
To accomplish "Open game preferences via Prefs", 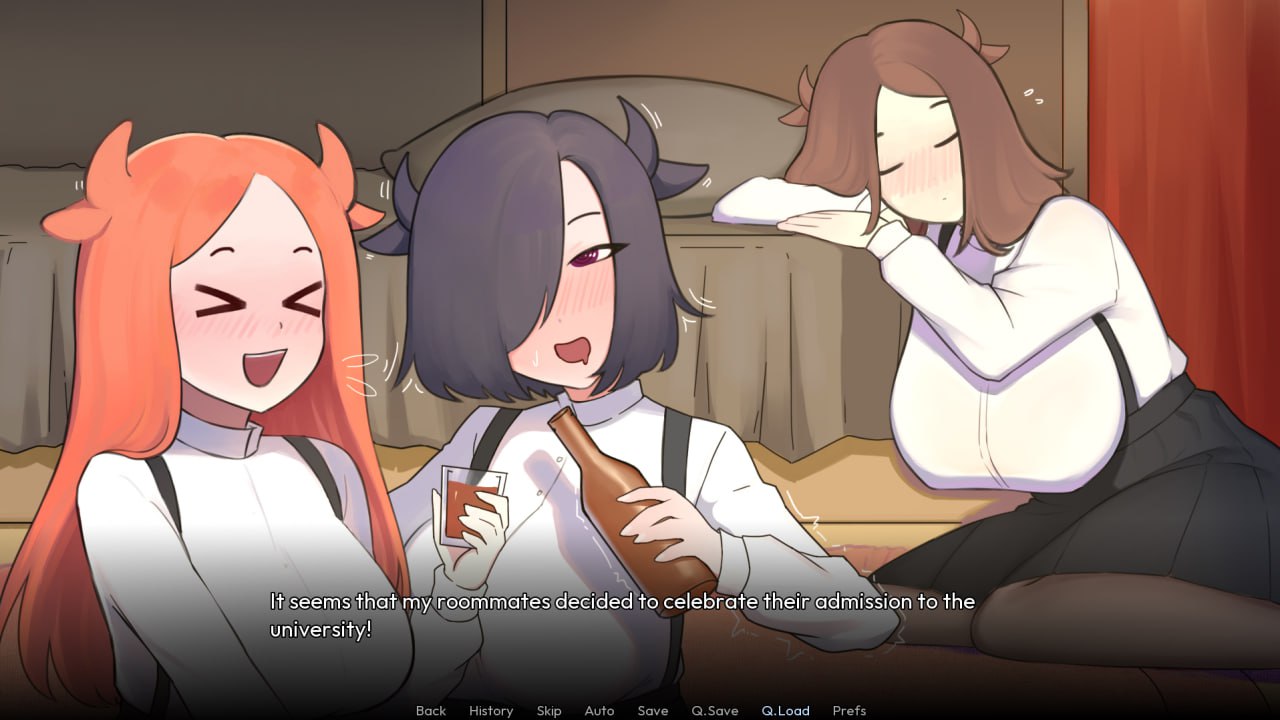I will tap(851, 711).
